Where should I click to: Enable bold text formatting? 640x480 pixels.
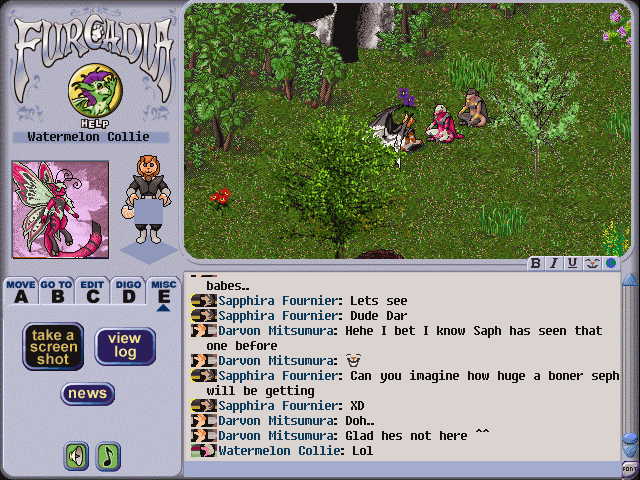(536, 264)
